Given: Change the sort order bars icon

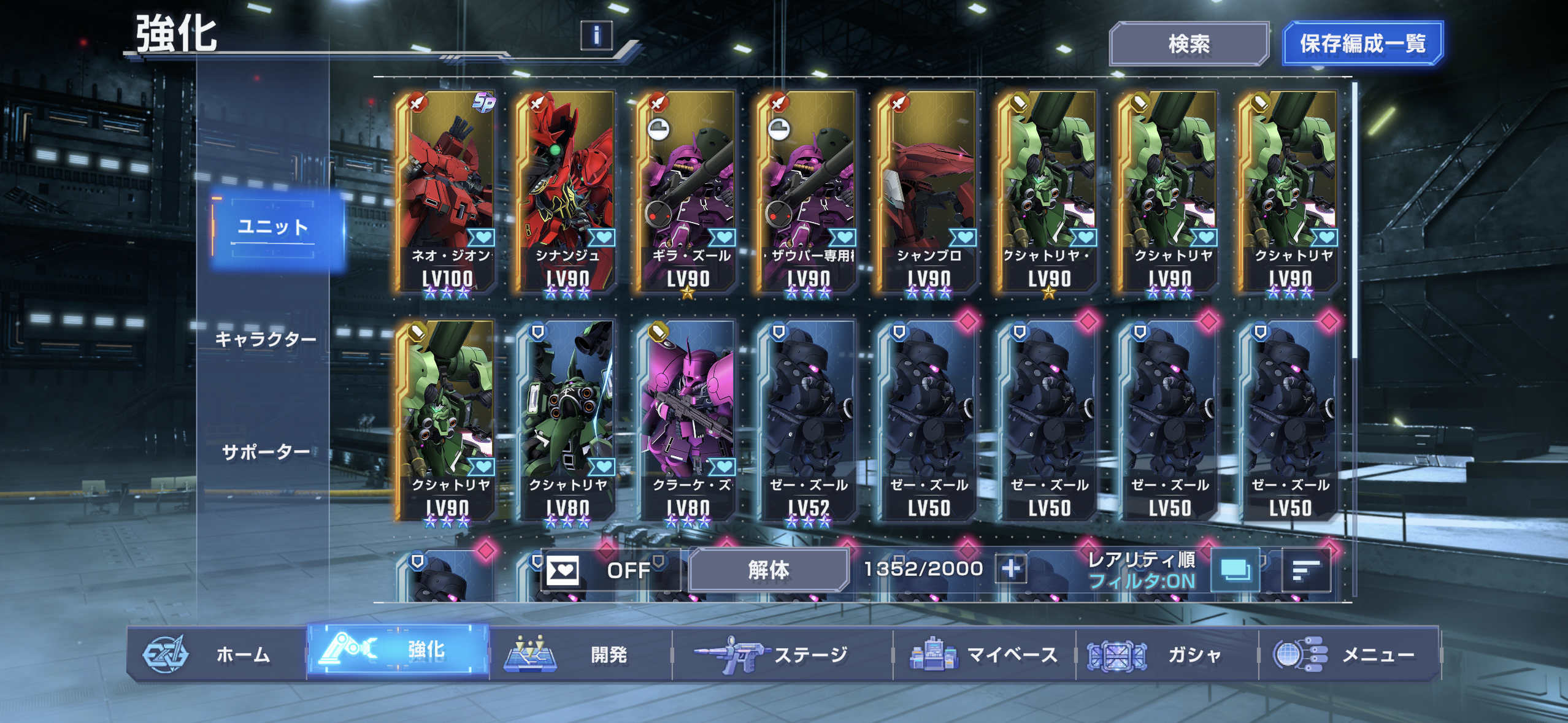Looking at the screenshot, I should coord(1305,570).
